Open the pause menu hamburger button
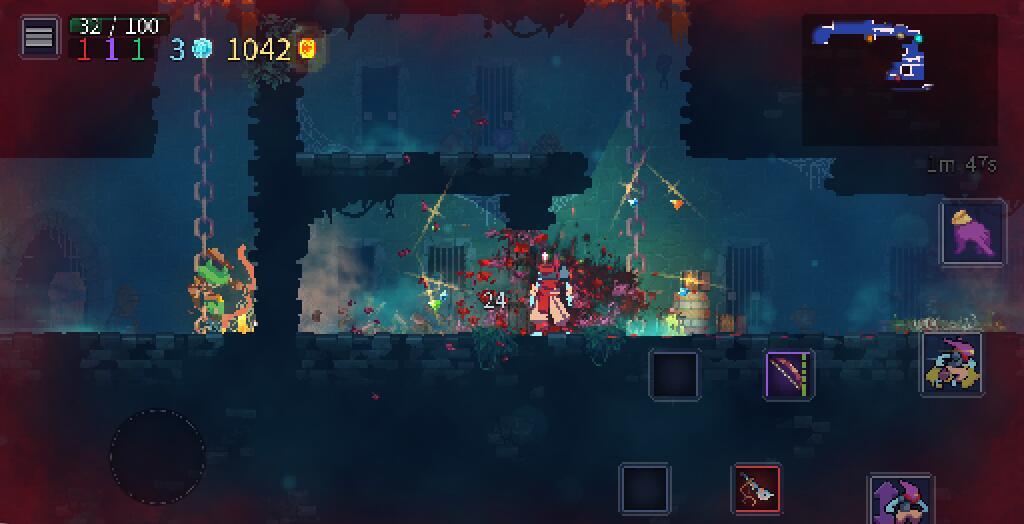 [x=39, y=38]
